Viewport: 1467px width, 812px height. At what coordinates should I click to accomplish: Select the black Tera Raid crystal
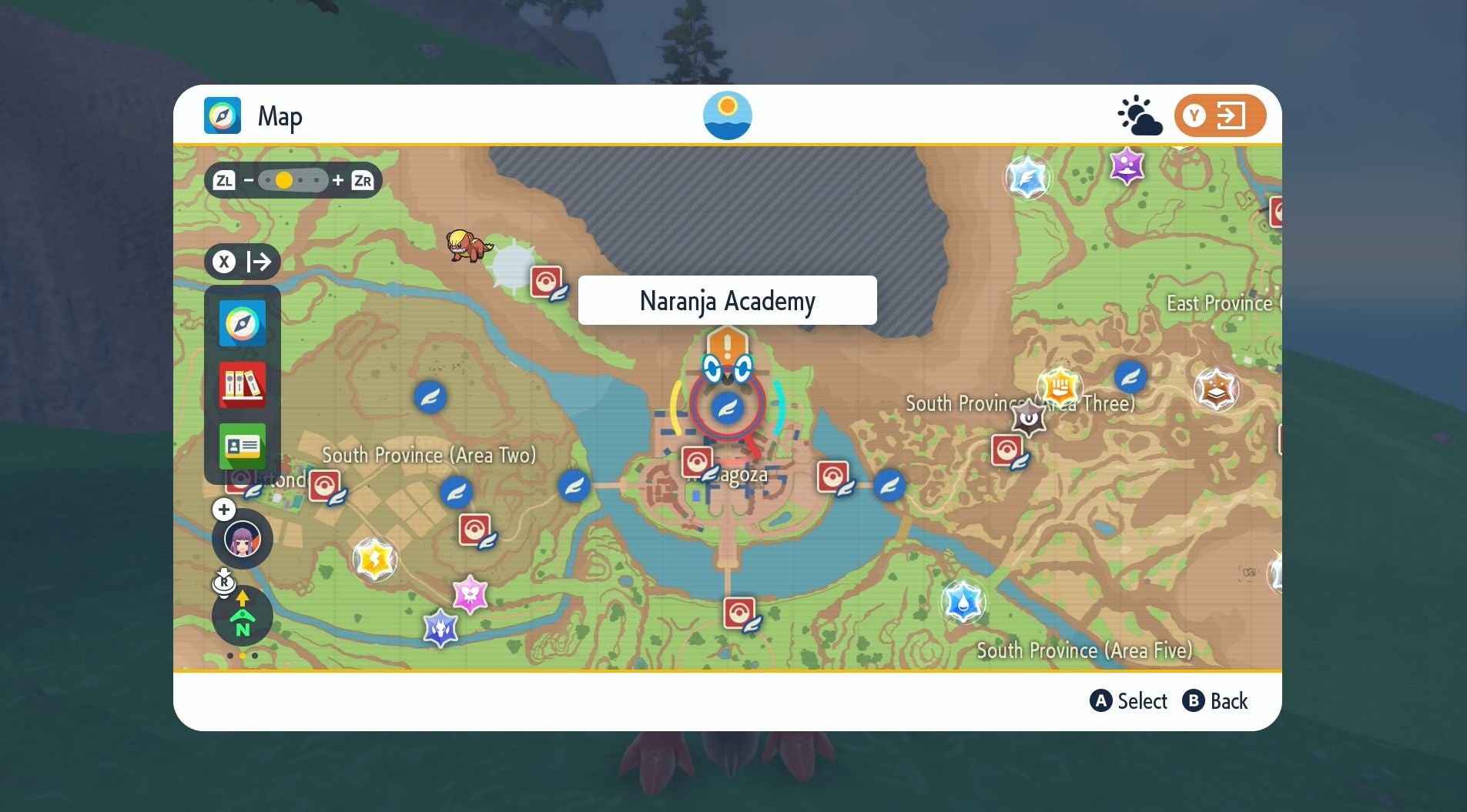pyautogui.click(x=1029, y=418)
